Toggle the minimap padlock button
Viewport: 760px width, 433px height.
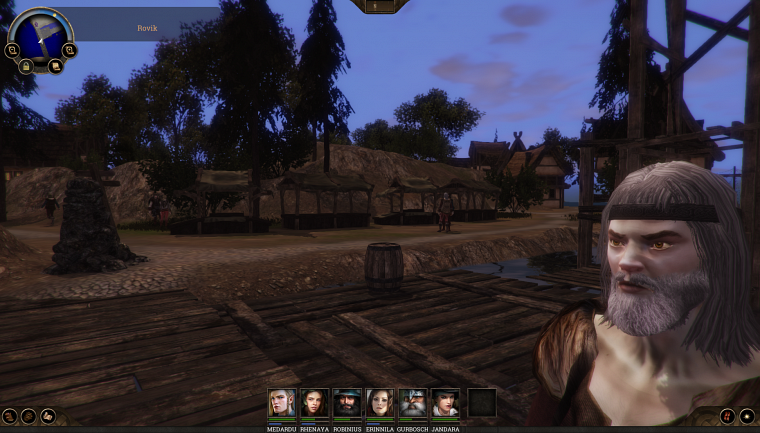pyautogui.click(x=26, y=66)
